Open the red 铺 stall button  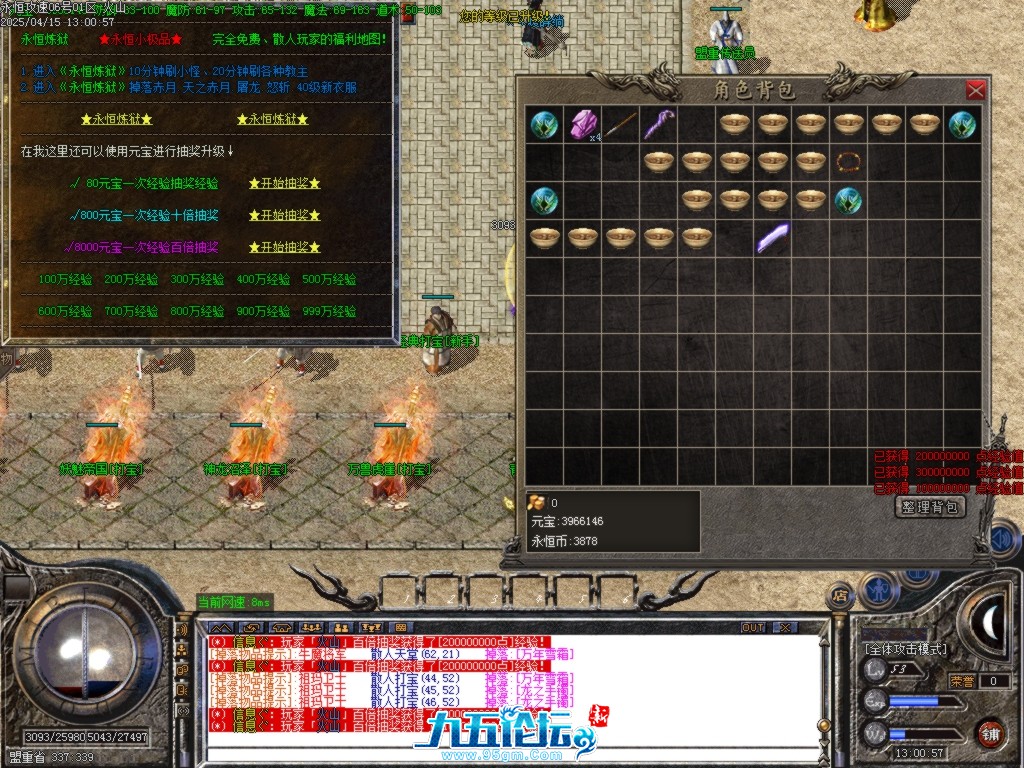click(x=990, y=733)
